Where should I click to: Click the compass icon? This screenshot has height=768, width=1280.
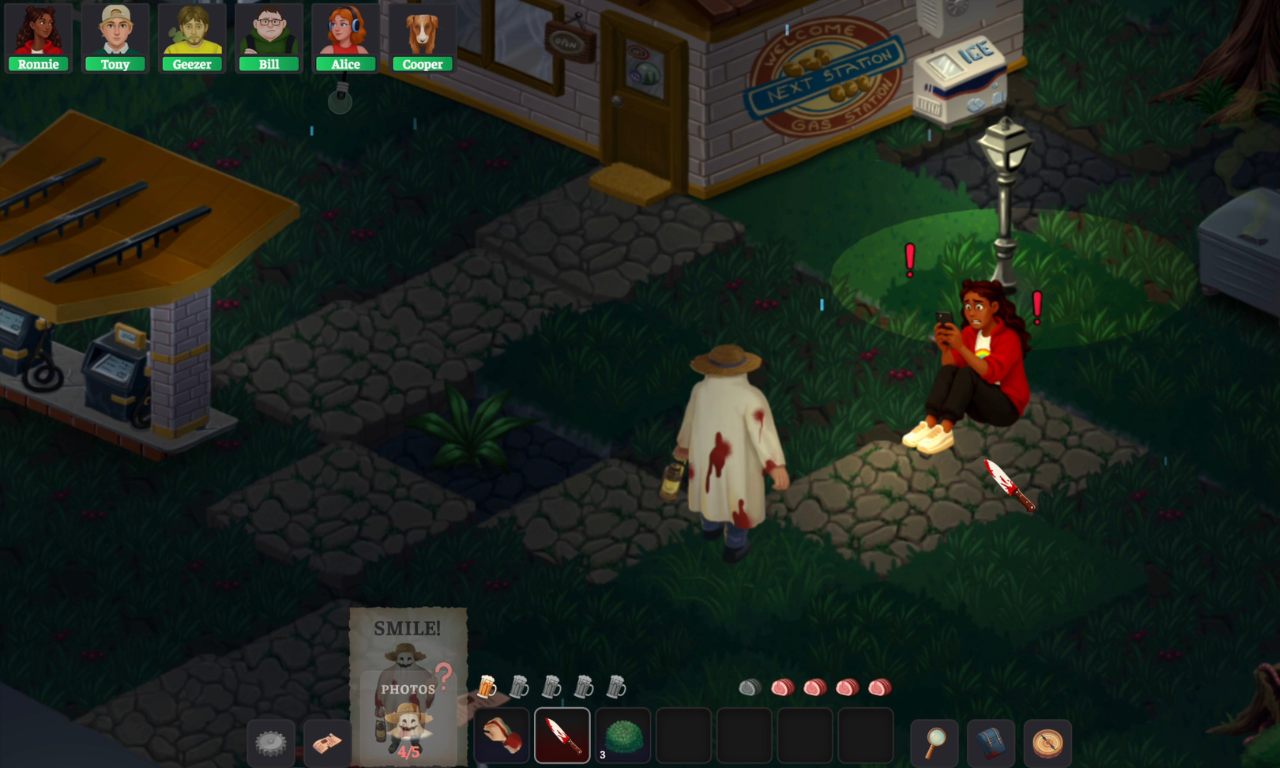click(x=1047, y=743)
